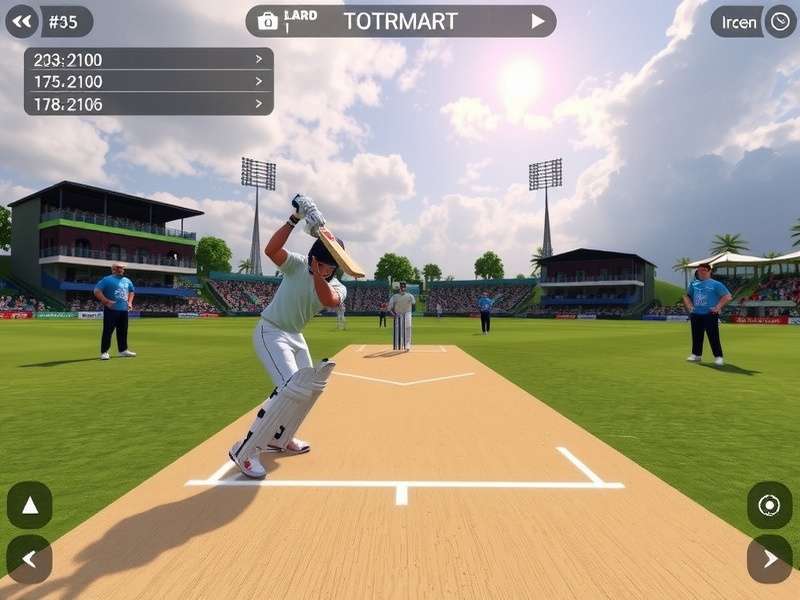
Task: Tap the right arrow control button
Action: coord(769,559)
